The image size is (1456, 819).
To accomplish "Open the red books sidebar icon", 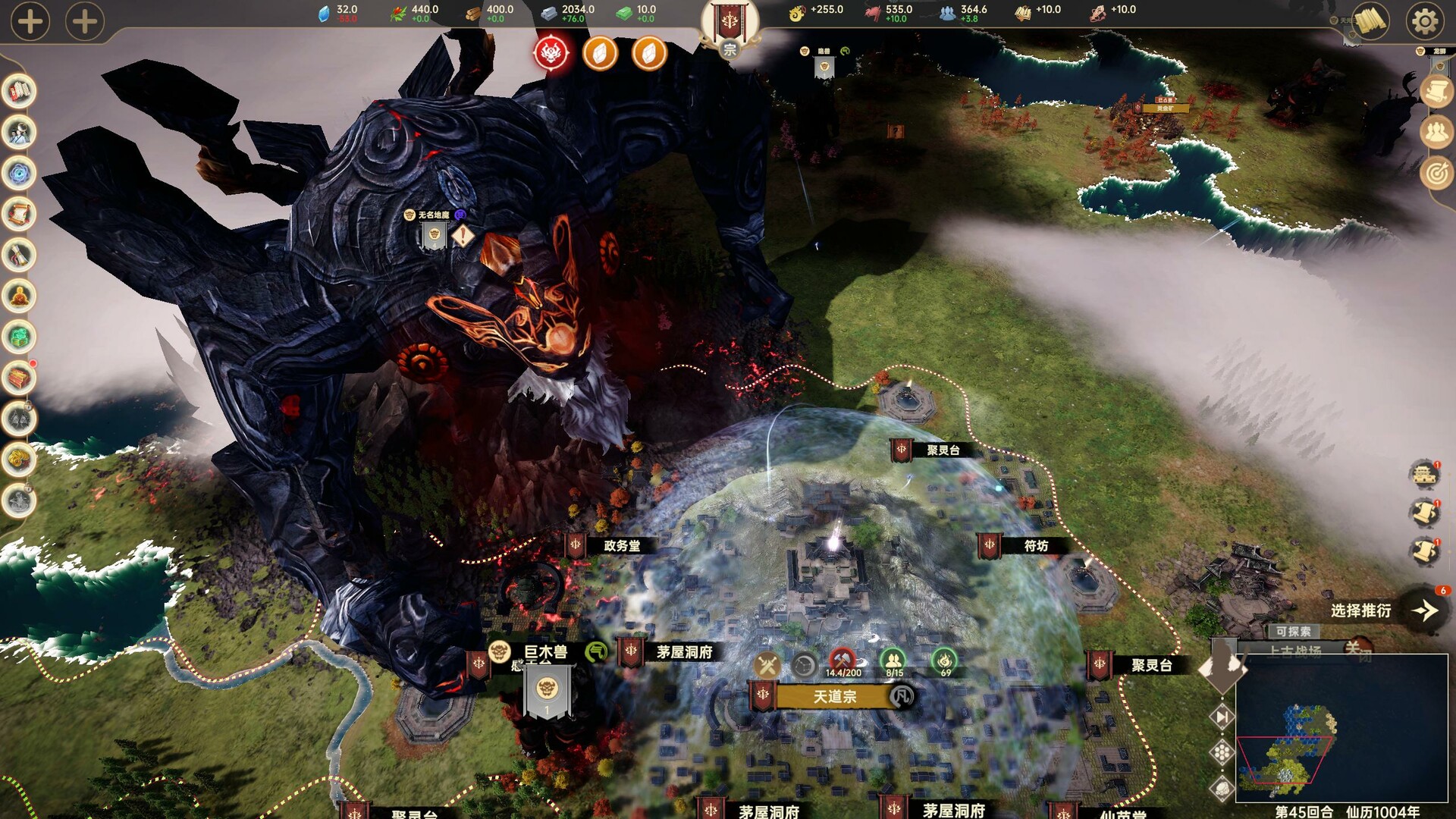I will (19, 91).
